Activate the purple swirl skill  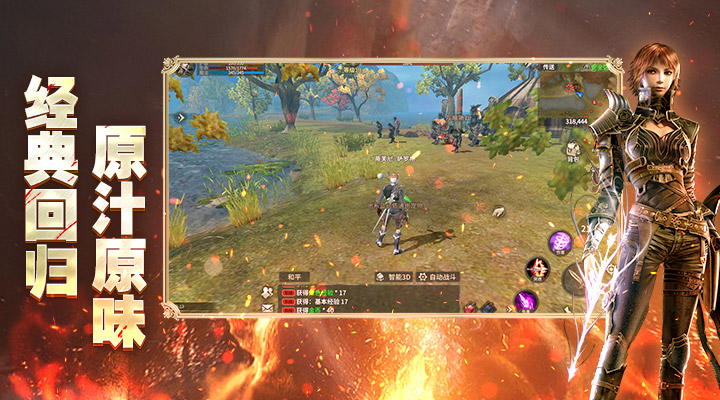561,241
